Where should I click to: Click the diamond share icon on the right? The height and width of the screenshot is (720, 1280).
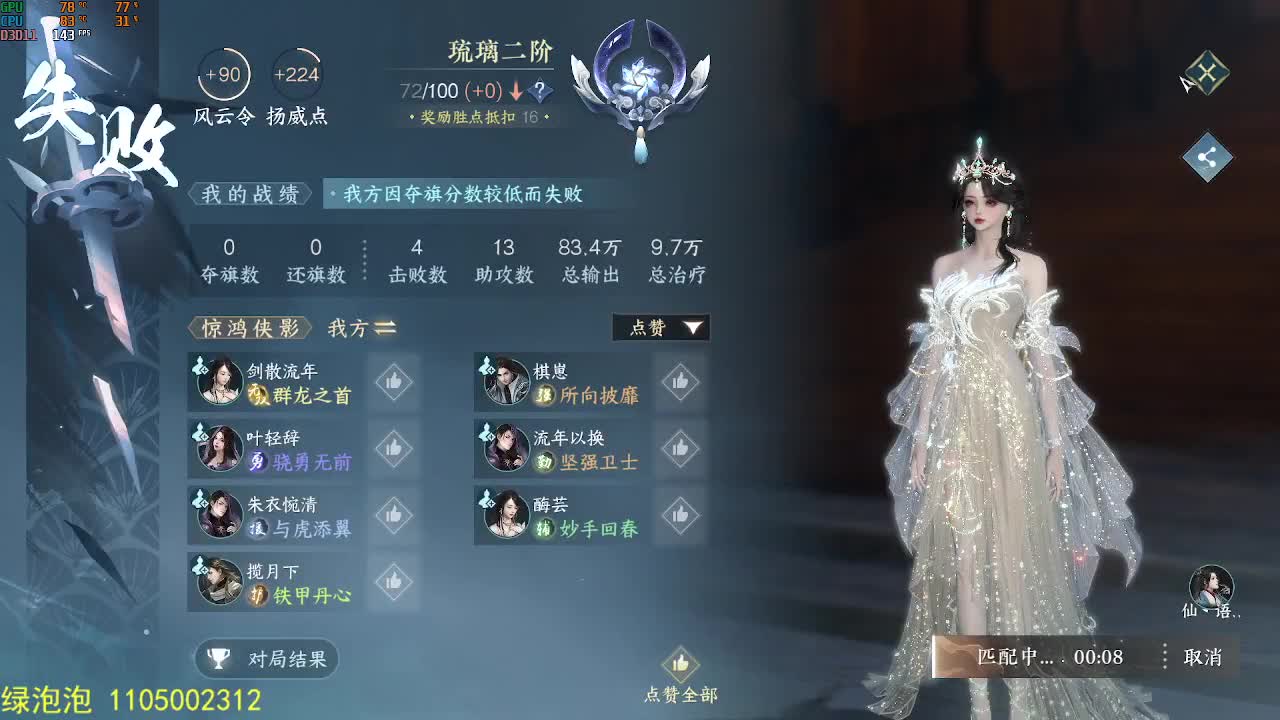click(x=1209, y=155)
